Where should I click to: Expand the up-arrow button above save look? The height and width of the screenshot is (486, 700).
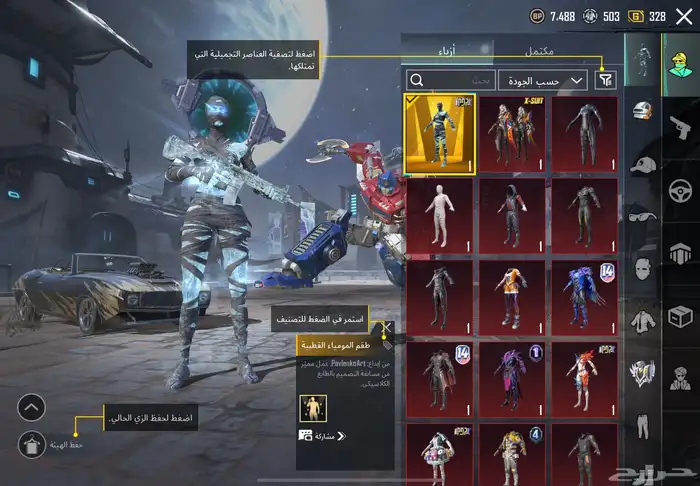click(x=31, y=407)
